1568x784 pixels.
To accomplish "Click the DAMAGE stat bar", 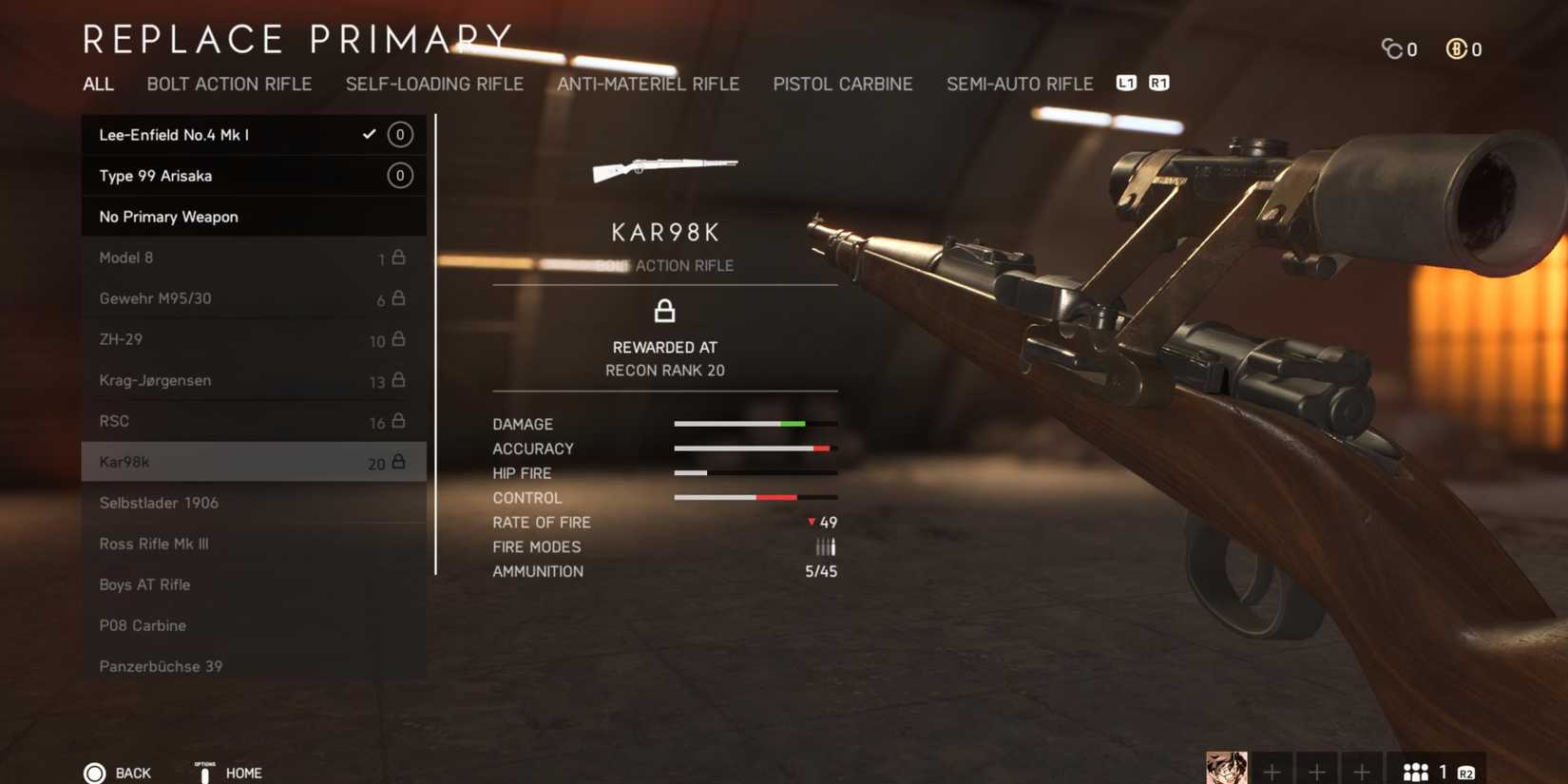I will point(755,424).
